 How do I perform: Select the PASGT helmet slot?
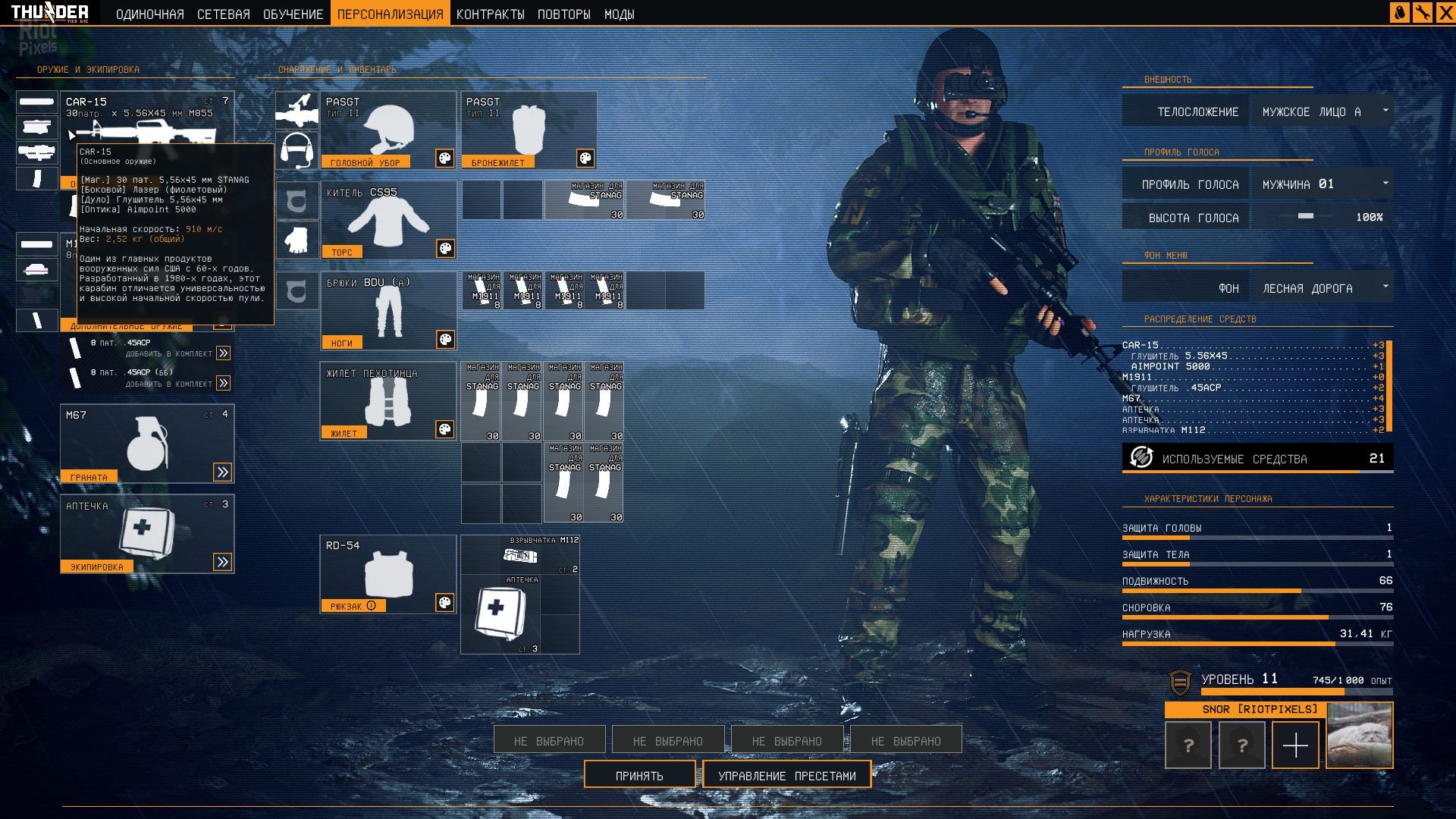(388, 130)
